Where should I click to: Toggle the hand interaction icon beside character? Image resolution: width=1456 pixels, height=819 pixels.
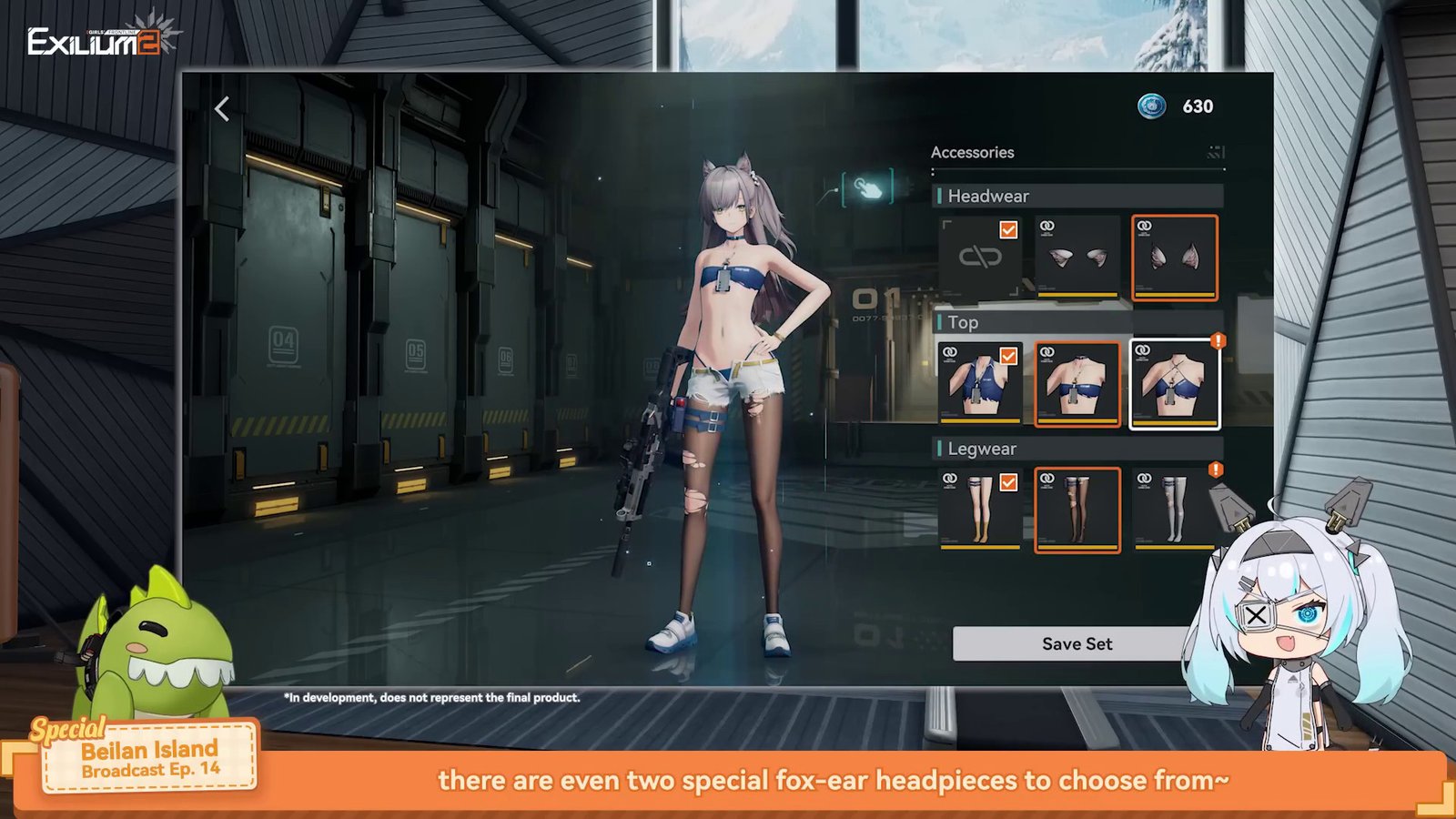[x=867, y=188]
